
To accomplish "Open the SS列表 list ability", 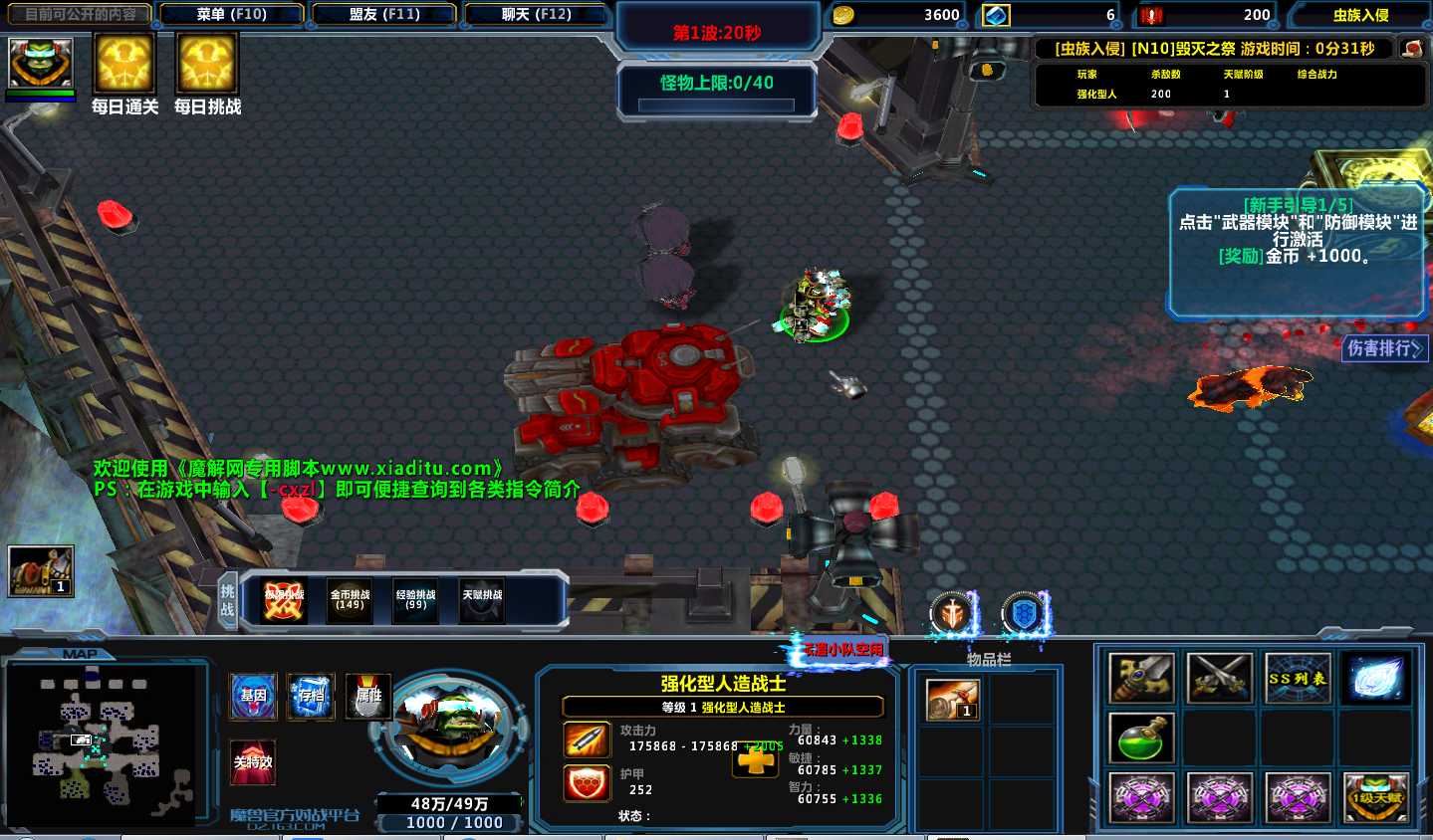I will 1297,679.
